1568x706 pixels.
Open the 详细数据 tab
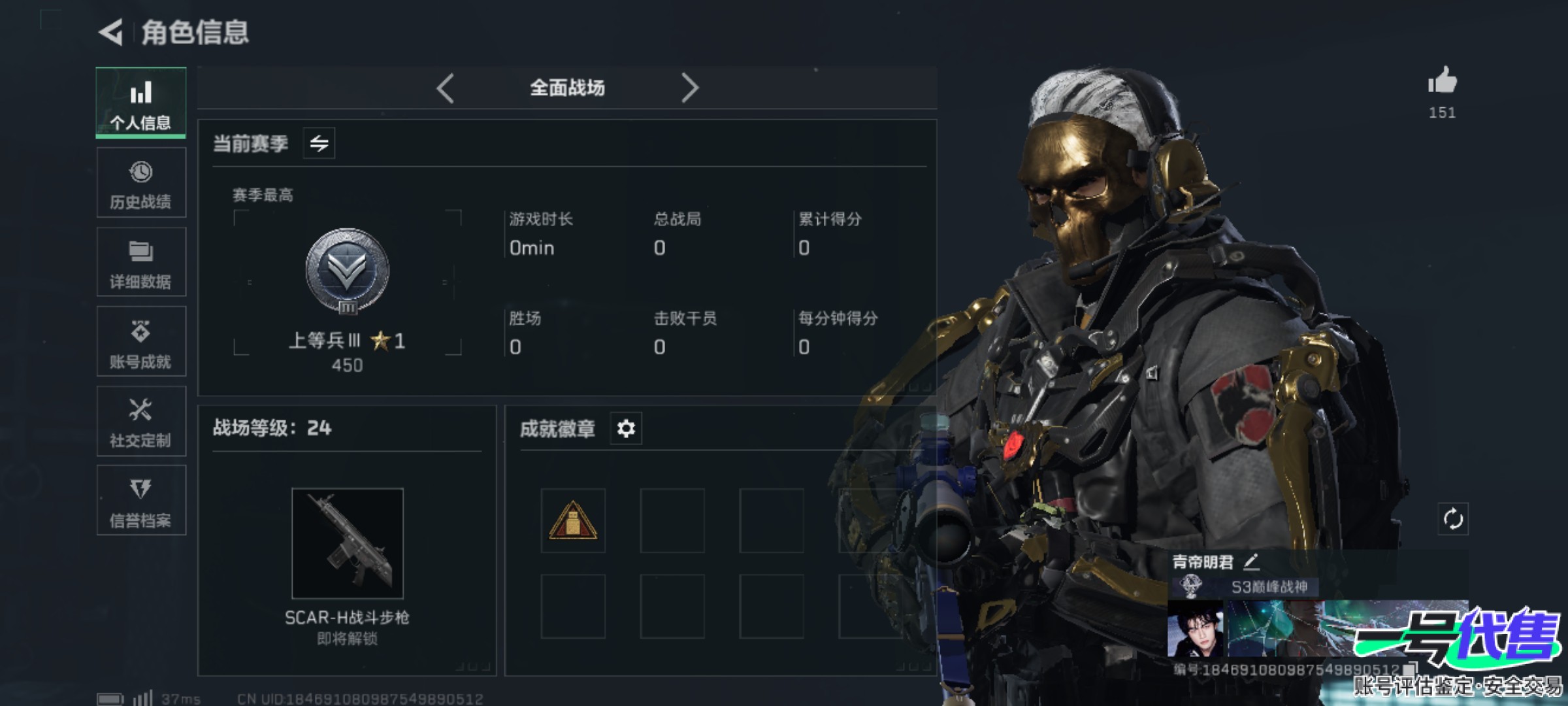click(141, 263)
